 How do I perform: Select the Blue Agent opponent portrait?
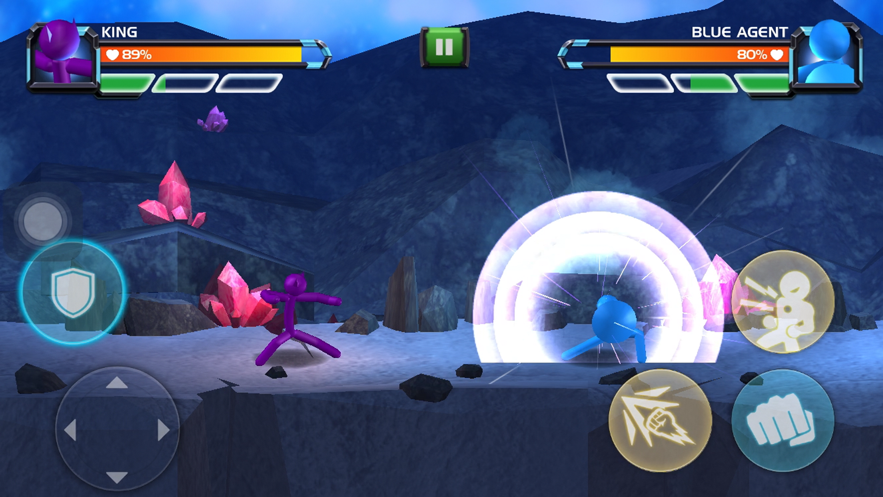click(x=827, y=55)
